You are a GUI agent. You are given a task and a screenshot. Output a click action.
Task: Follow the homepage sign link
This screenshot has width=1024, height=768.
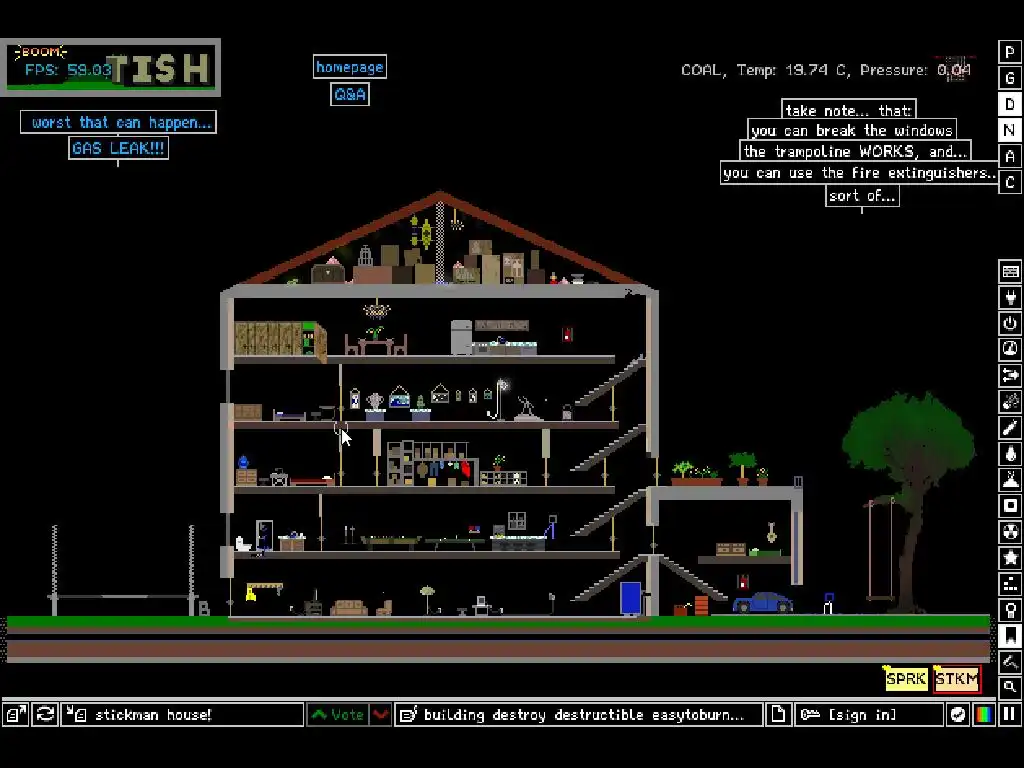[x=349, y=67]
